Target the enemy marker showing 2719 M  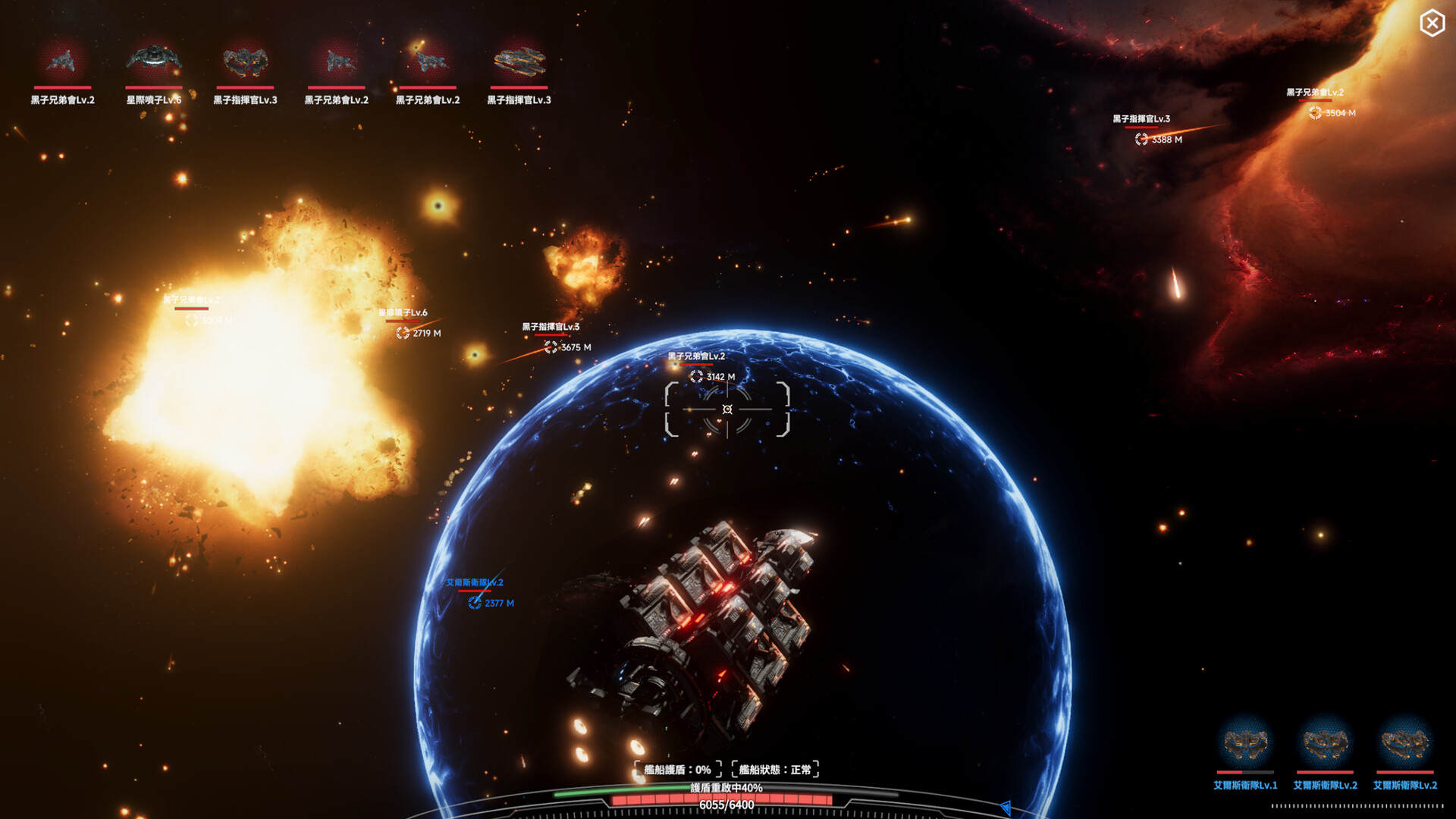pos(403,333)
